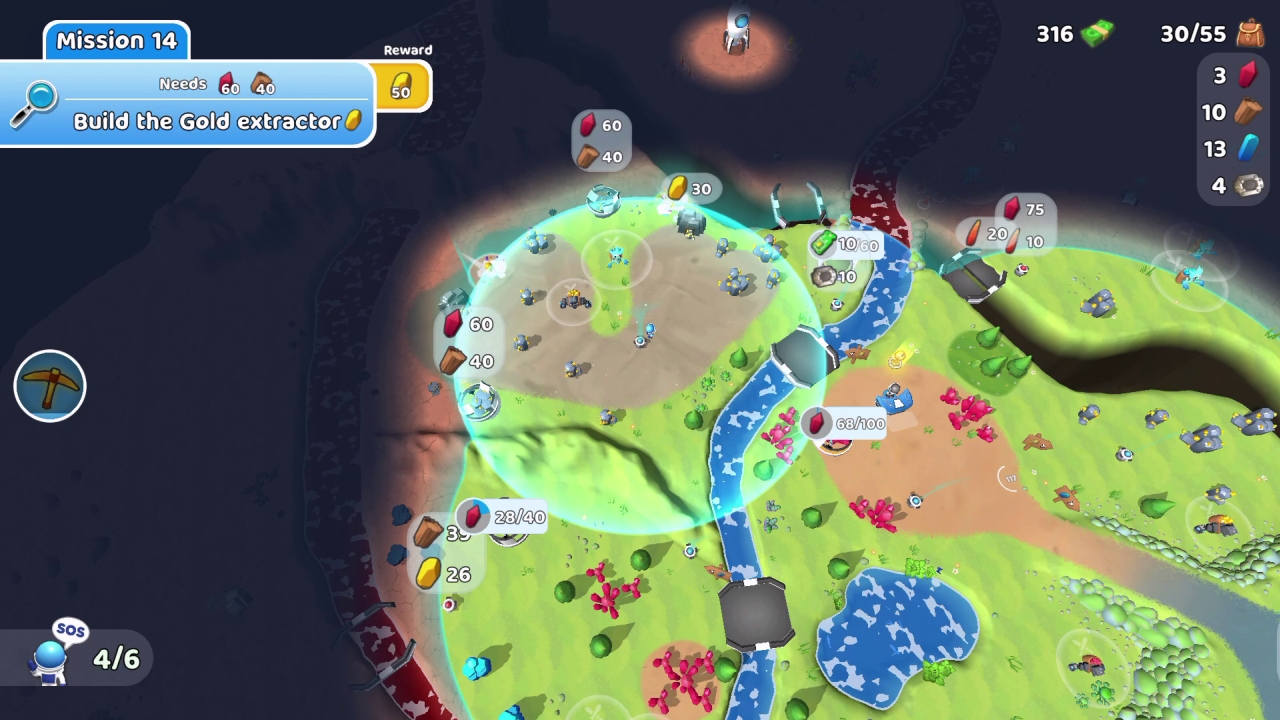Viewport: 1280px width, 720px height.
Task: Click the crystal deposit with 68/100 progress
Action: point(843,423)
